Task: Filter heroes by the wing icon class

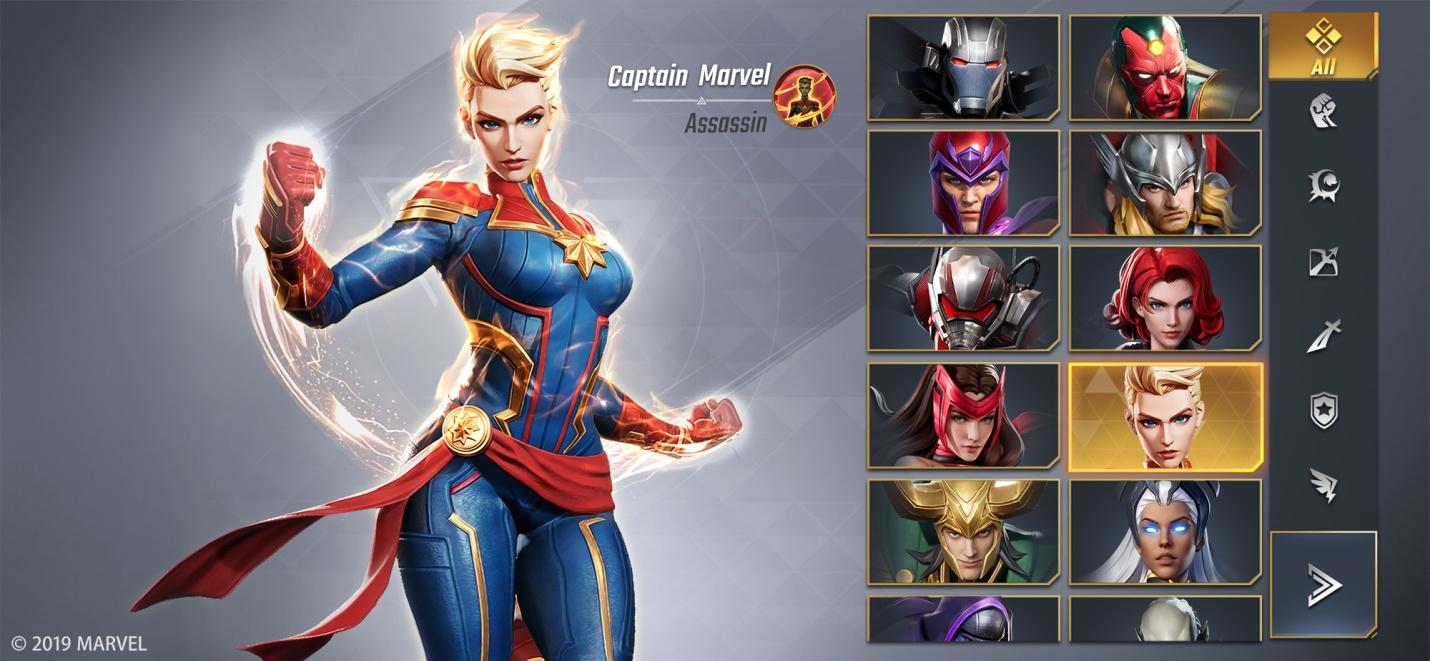Action: pyautogui.click(x=1323, y=484)
